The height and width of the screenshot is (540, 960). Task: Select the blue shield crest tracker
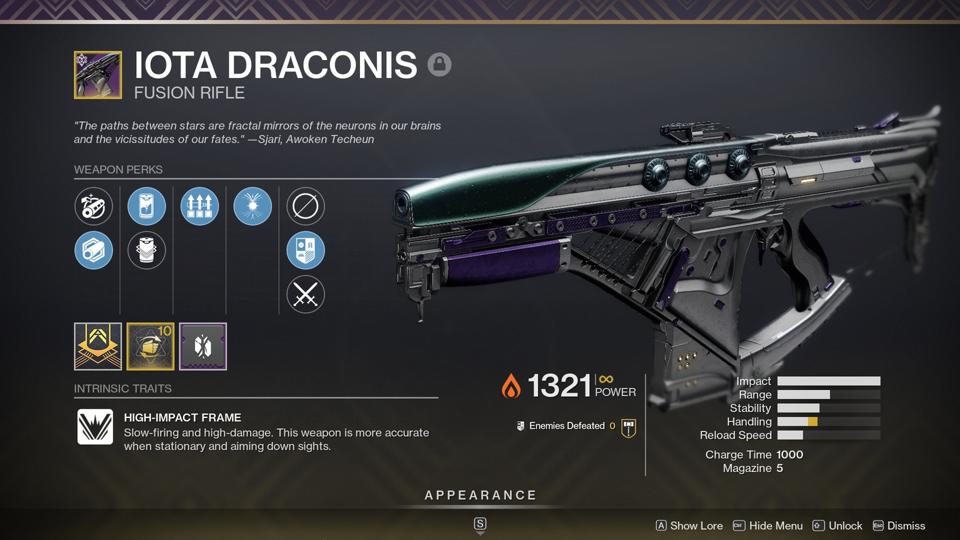[305, 250]
